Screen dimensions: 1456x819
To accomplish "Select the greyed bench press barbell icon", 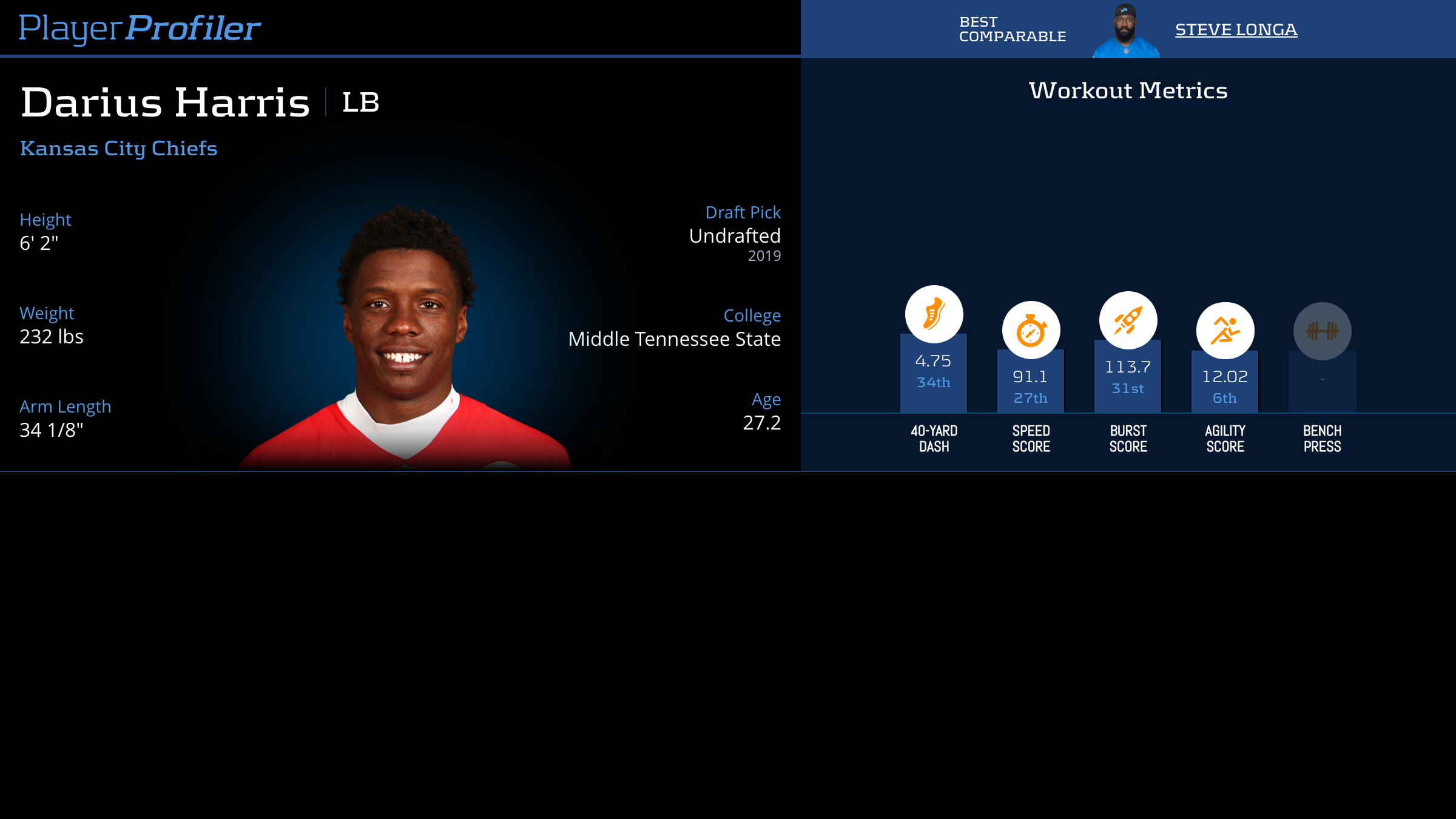I will pos(1322,331).
